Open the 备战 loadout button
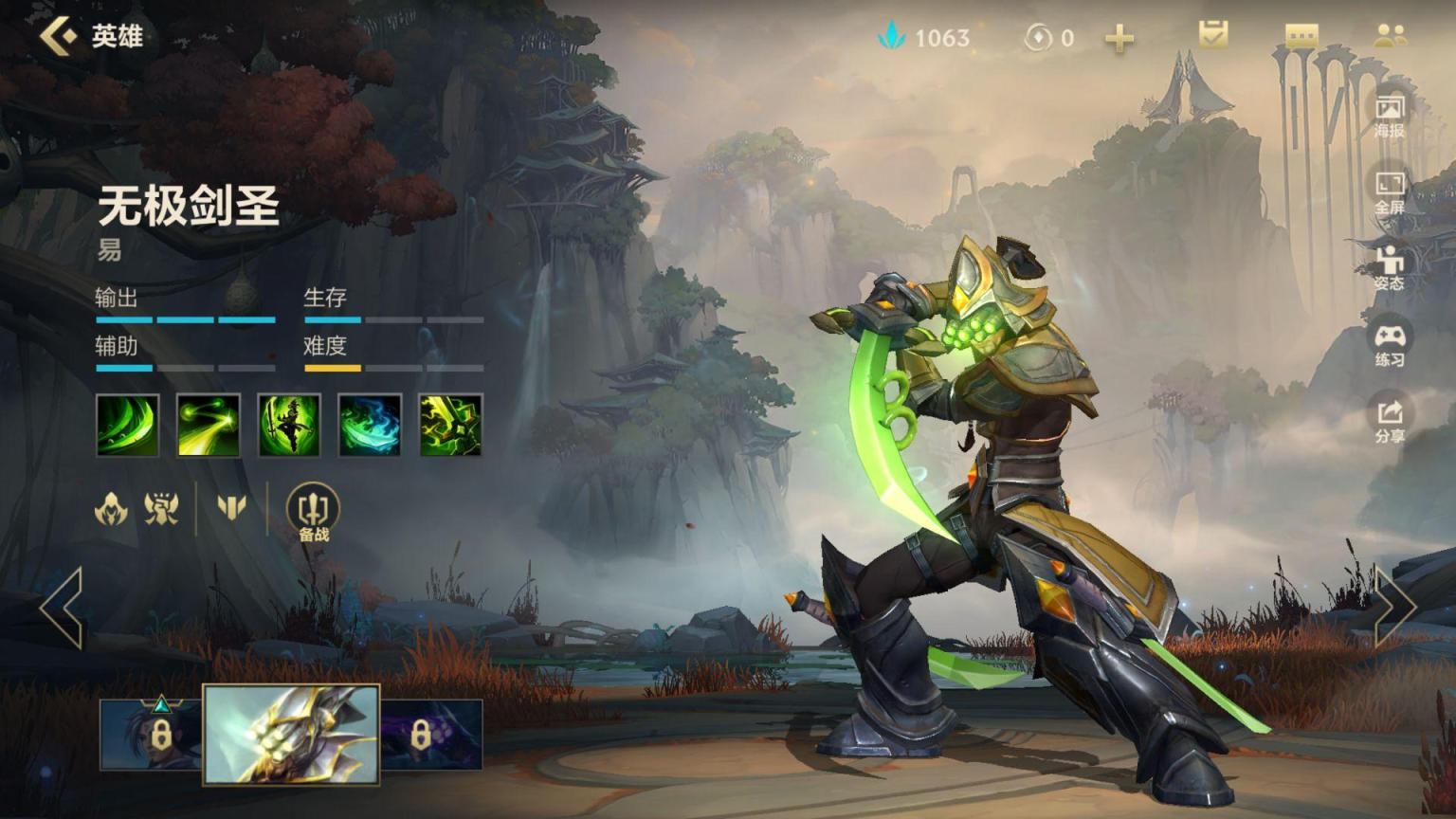The height and width of the screenshot is (819, 1456). [313, 512]
